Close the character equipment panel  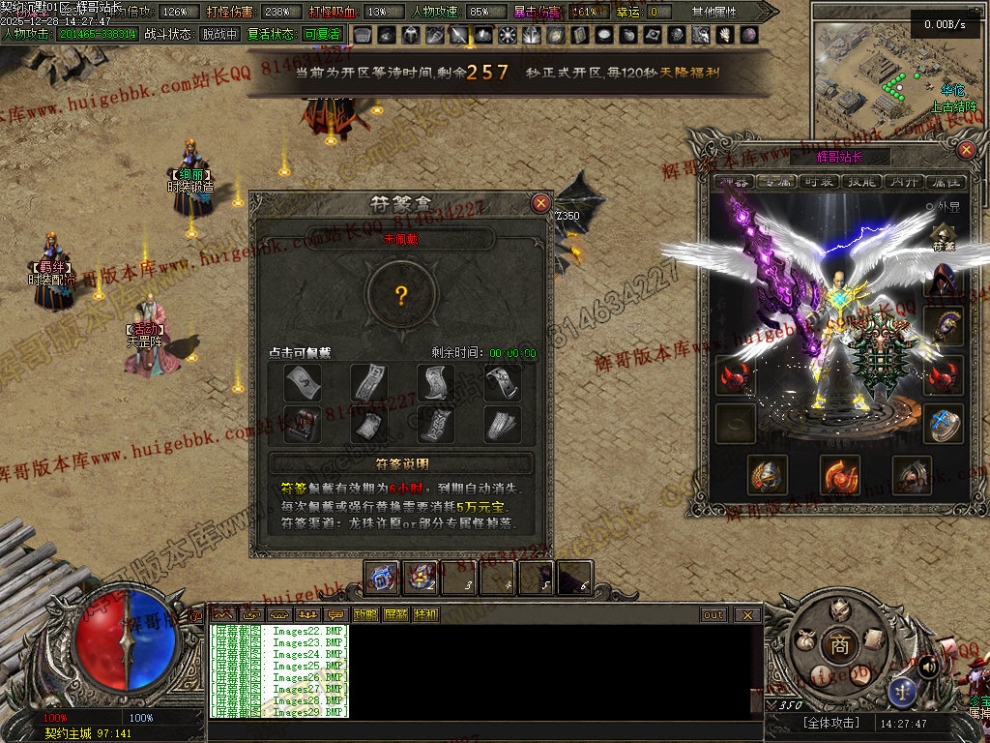[966, 150]
